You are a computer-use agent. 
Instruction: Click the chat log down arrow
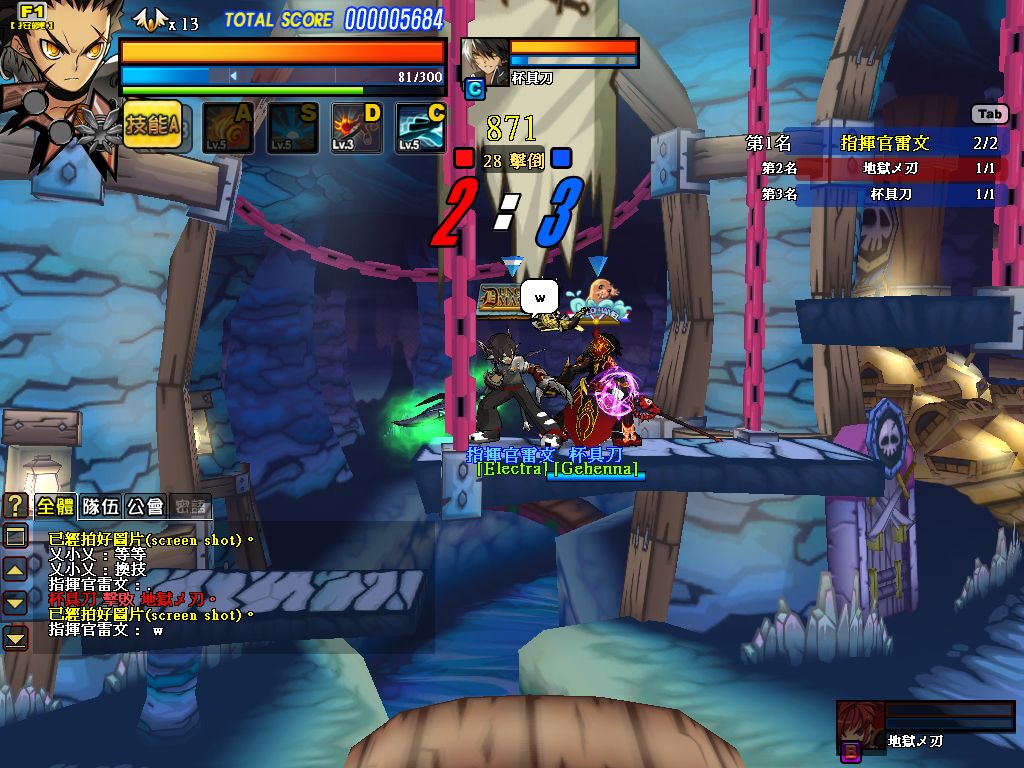click(x=16, y=602)
